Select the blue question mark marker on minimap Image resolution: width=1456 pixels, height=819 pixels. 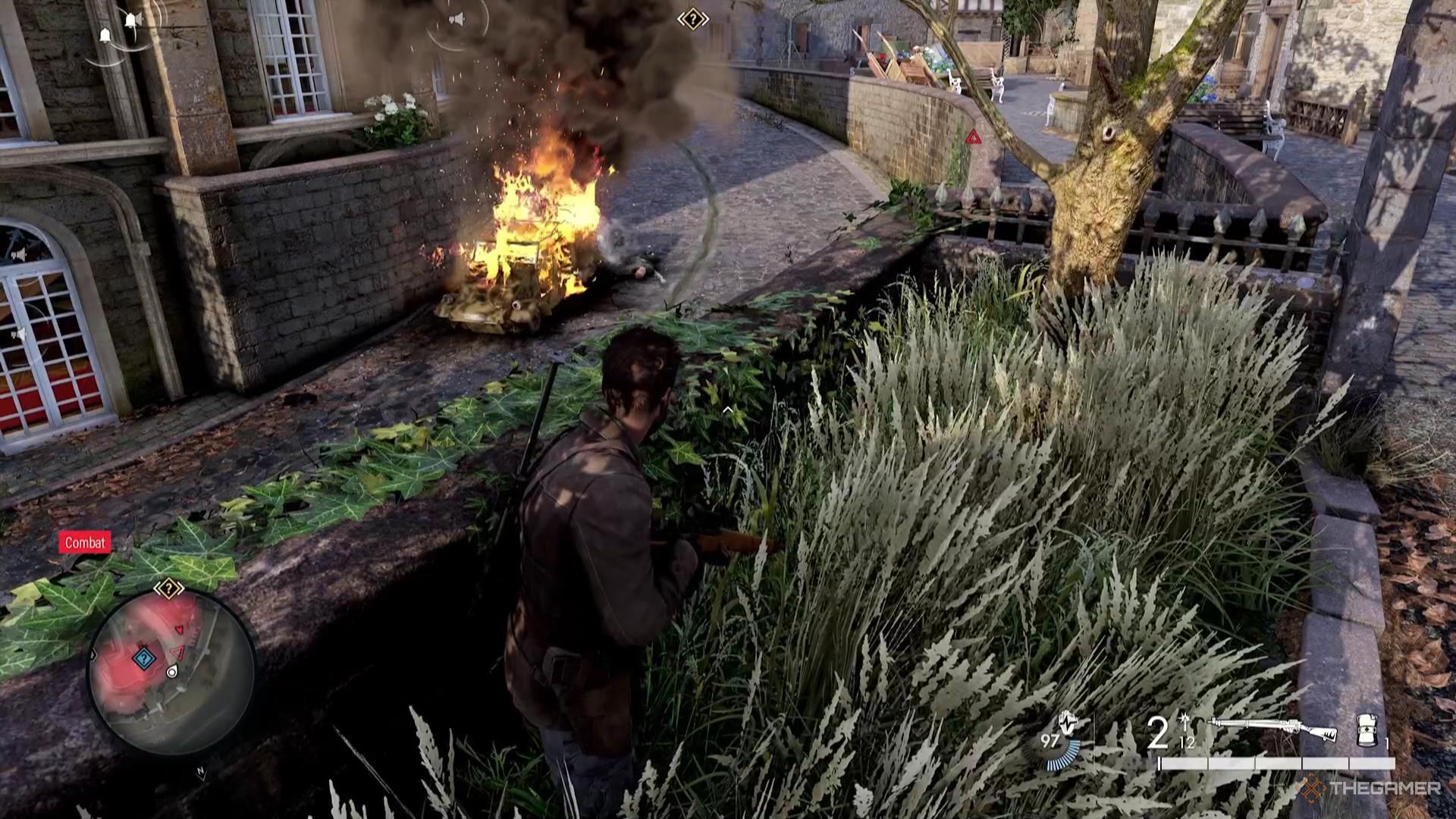[143, 657]
